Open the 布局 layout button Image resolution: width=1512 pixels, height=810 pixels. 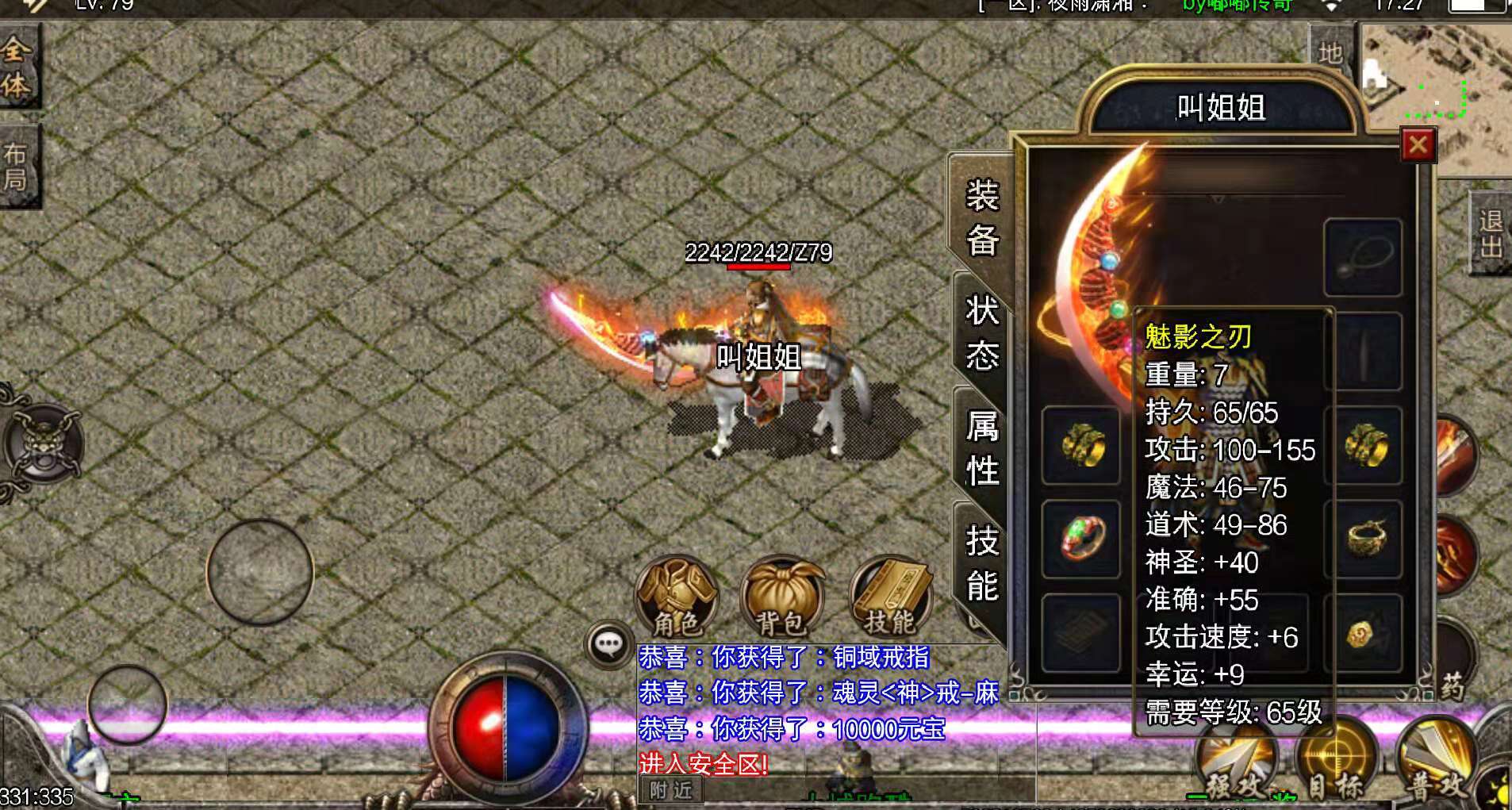coord(17,167)
